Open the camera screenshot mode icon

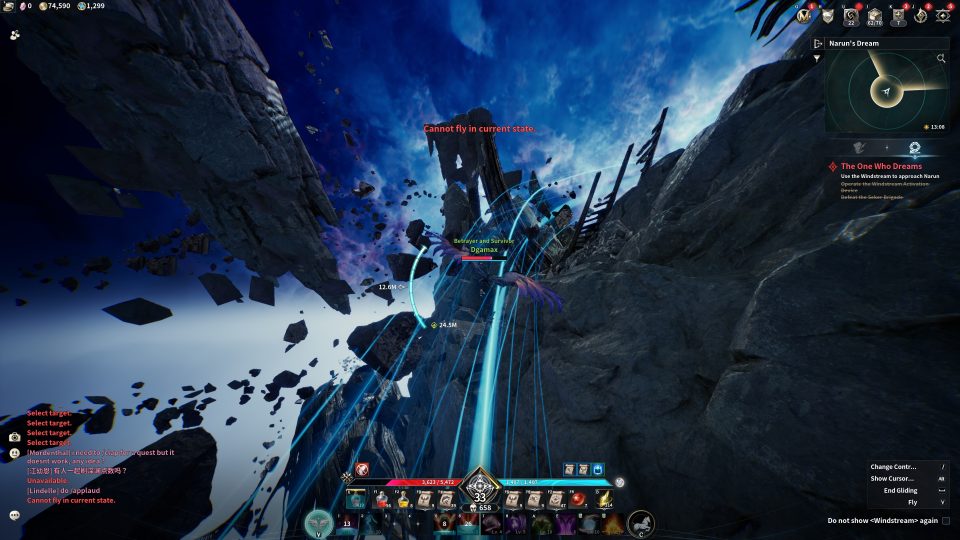15,437
